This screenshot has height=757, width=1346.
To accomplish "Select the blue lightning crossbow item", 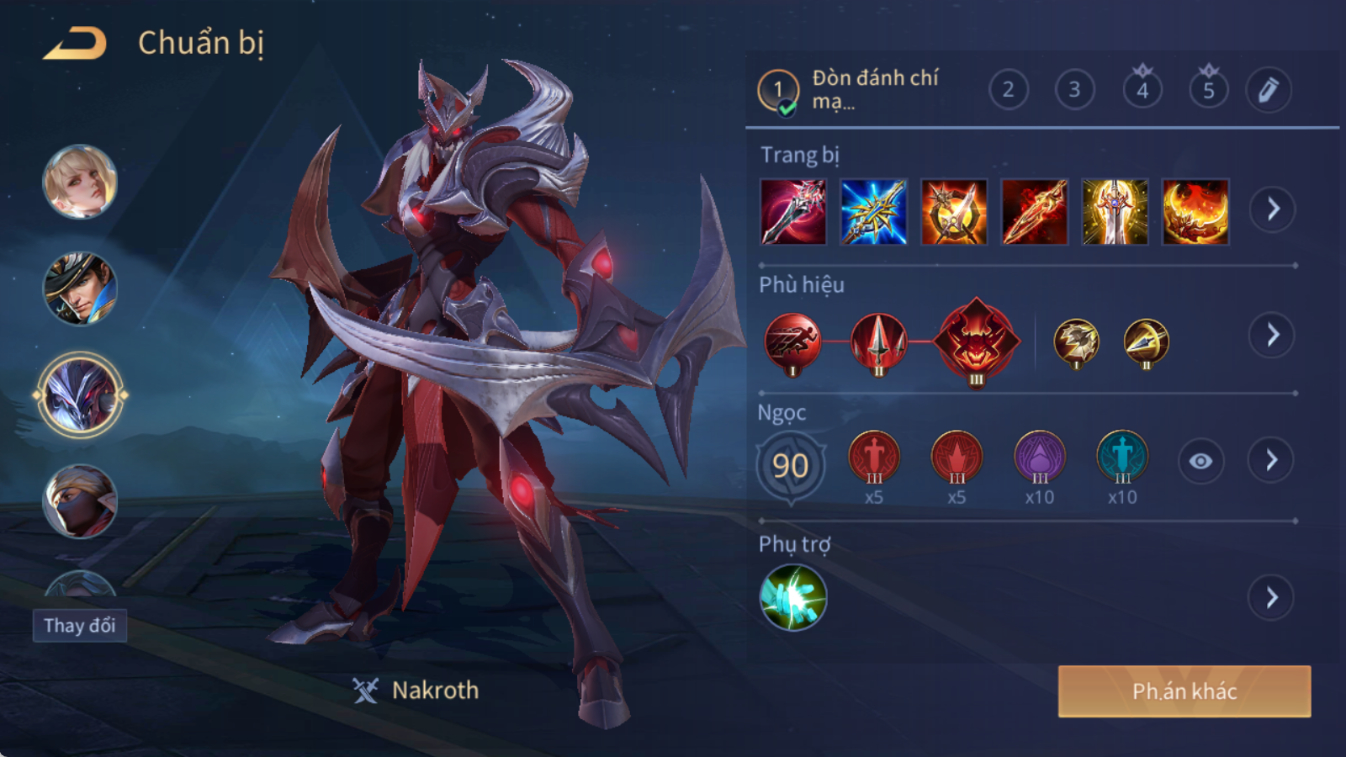I will coord(873,212).
